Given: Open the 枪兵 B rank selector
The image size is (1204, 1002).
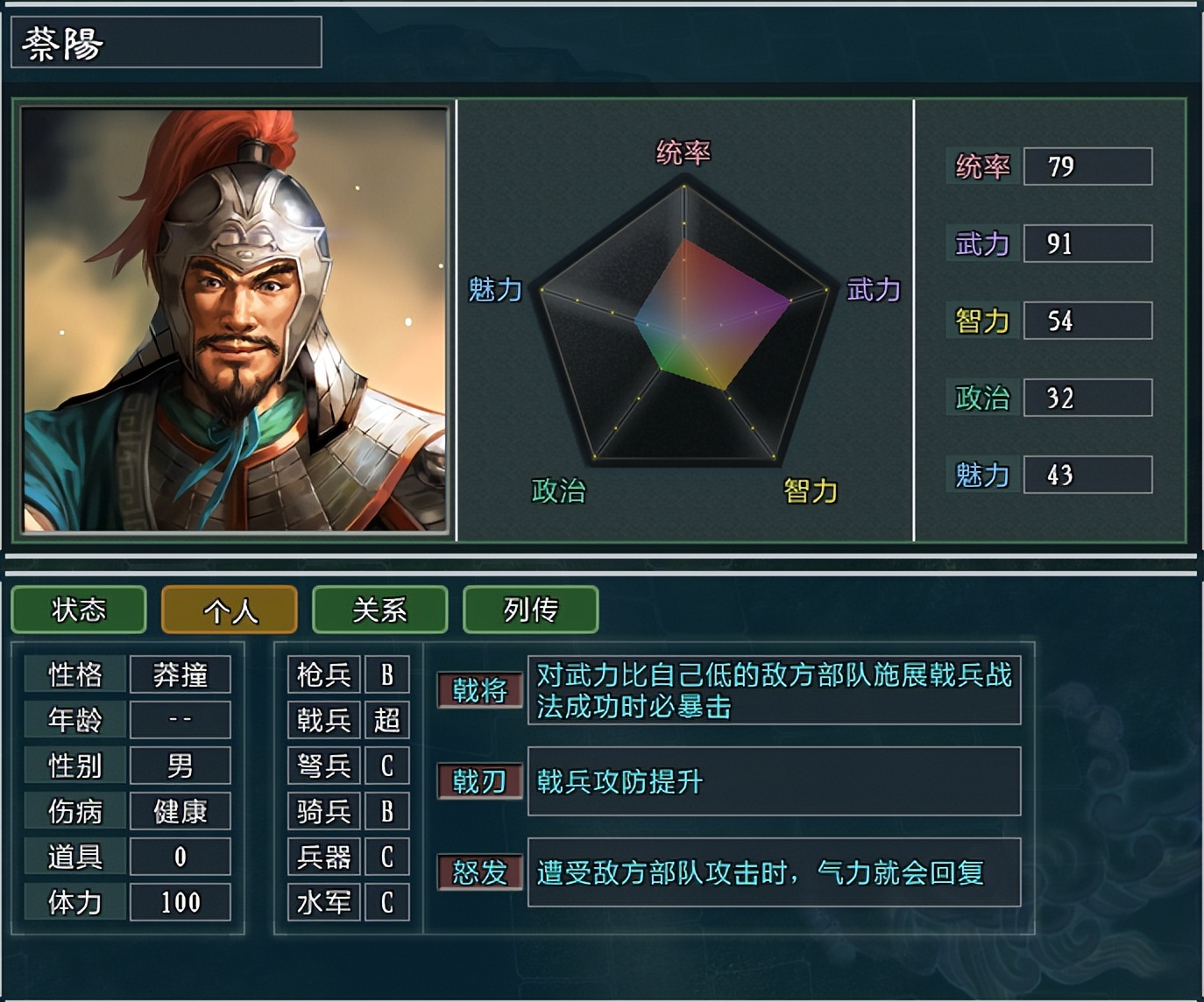Looking at the screenshot, I should (387, 674).
